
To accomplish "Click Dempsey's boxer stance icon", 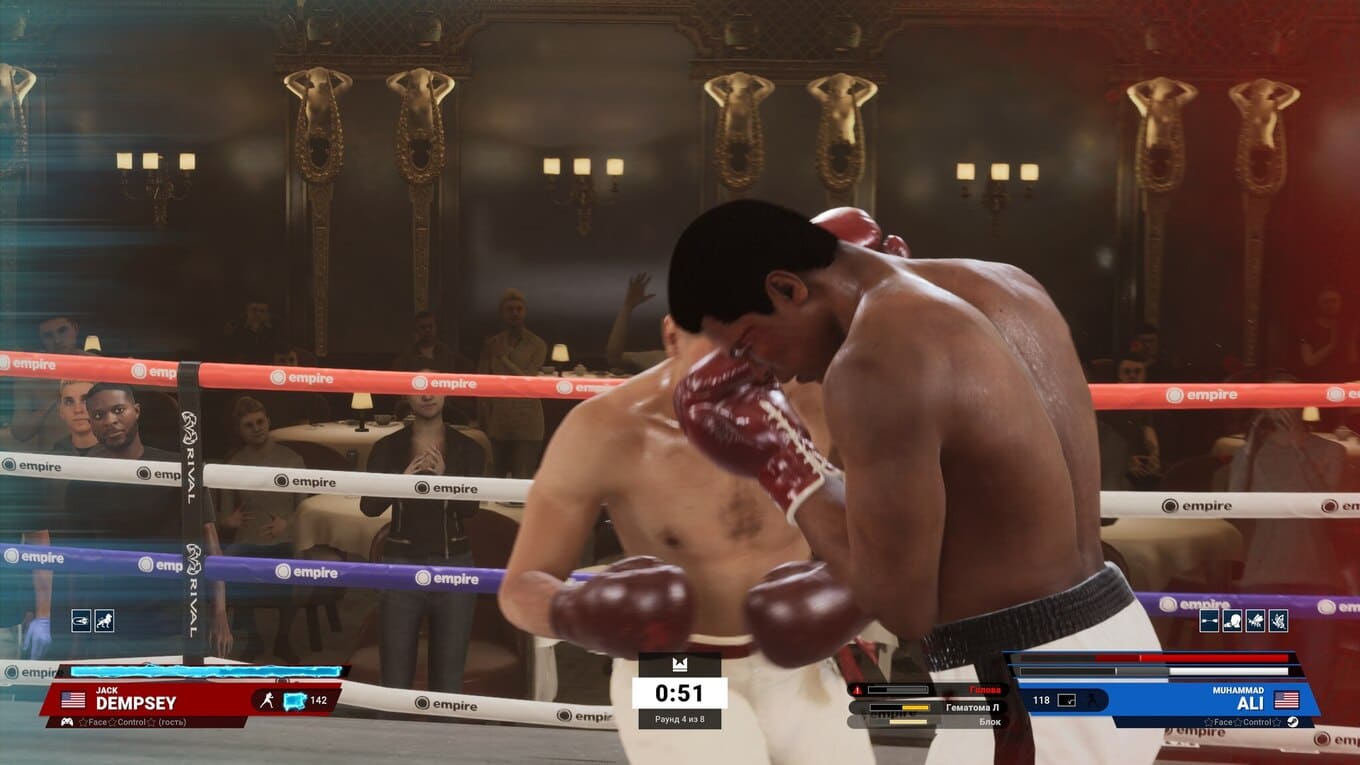I will click(267, 700).
